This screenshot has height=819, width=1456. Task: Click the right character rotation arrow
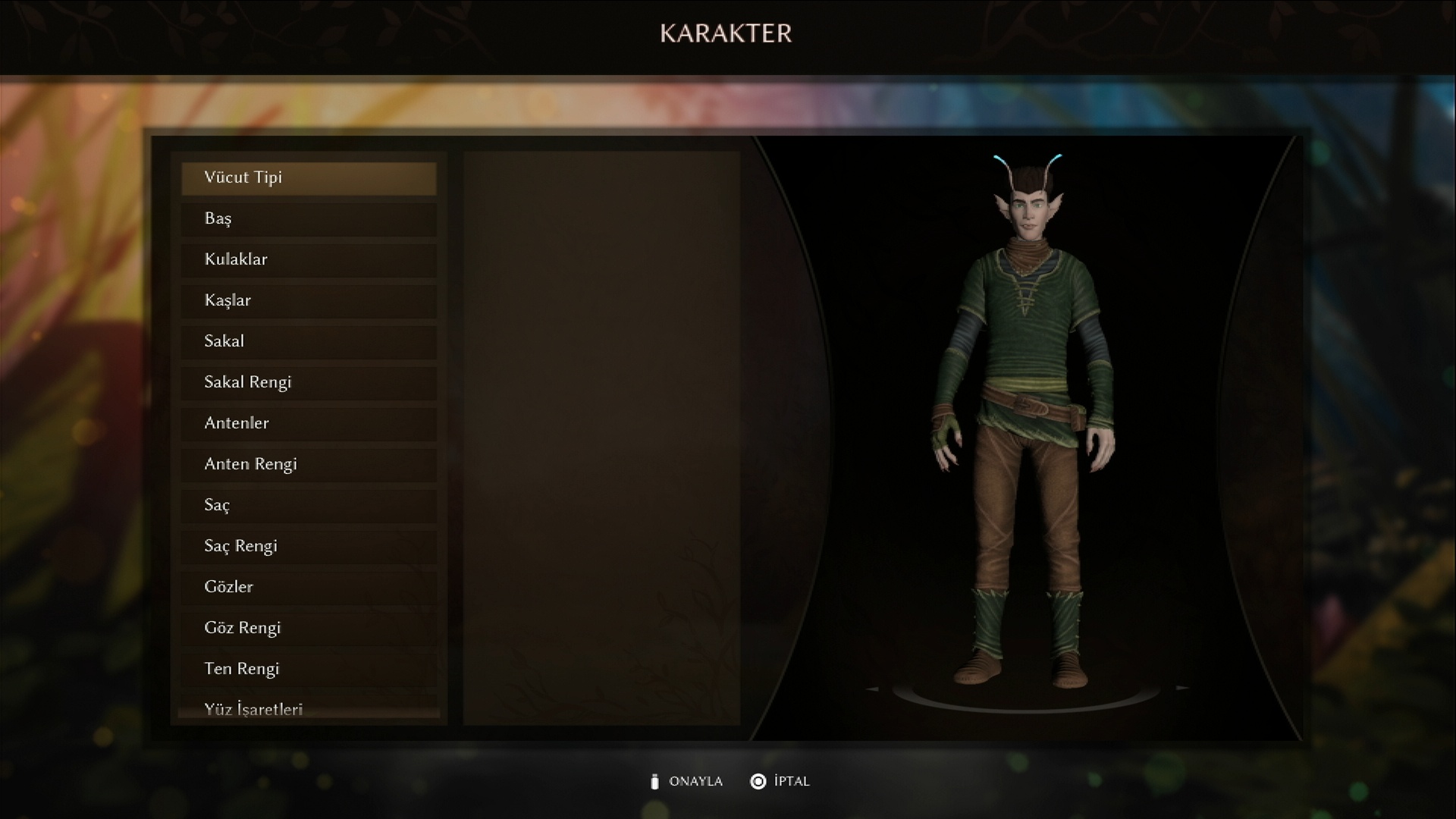point(1182,688)
